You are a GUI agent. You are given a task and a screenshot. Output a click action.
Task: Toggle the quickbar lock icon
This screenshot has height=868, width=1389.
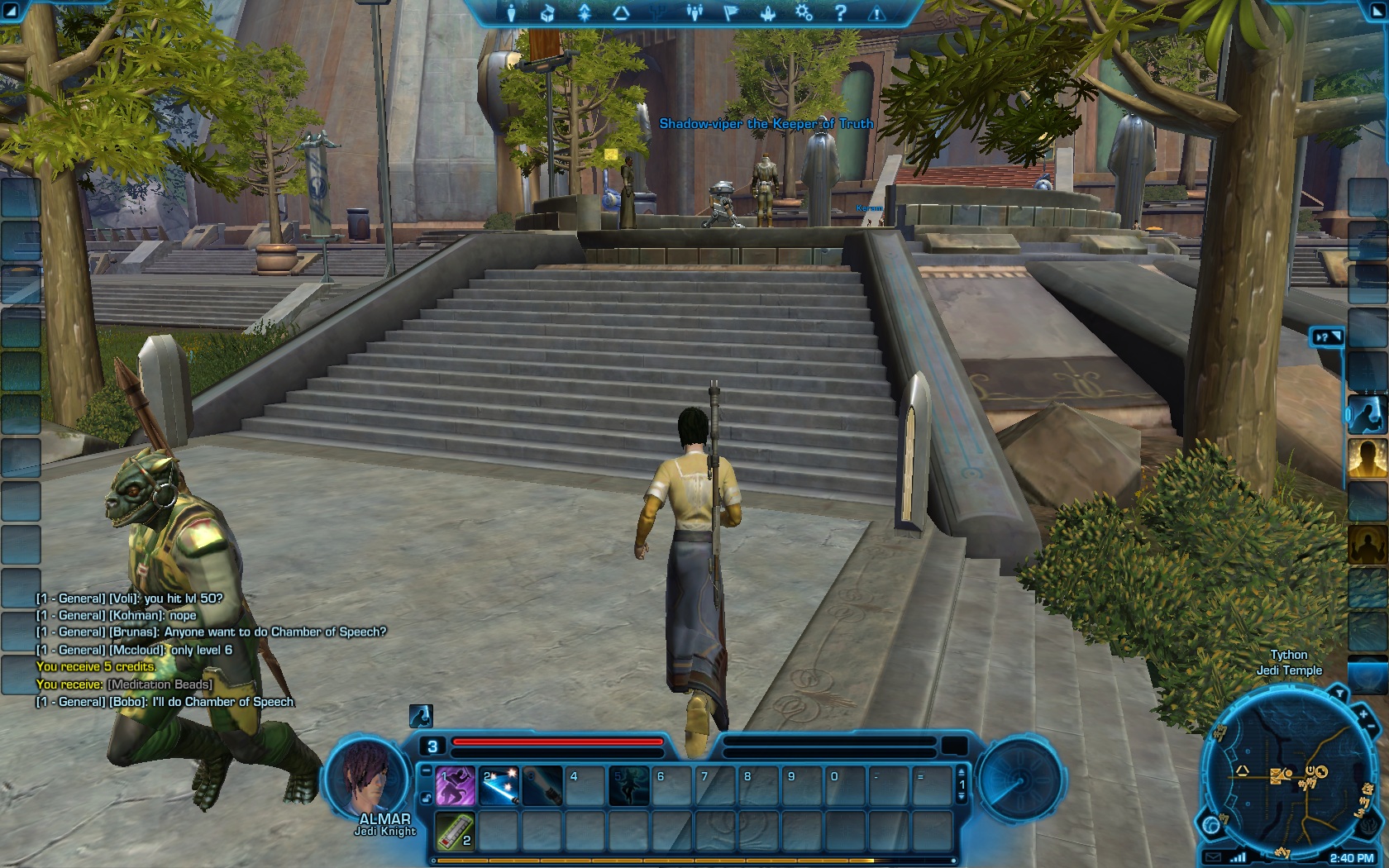[426, 798]
